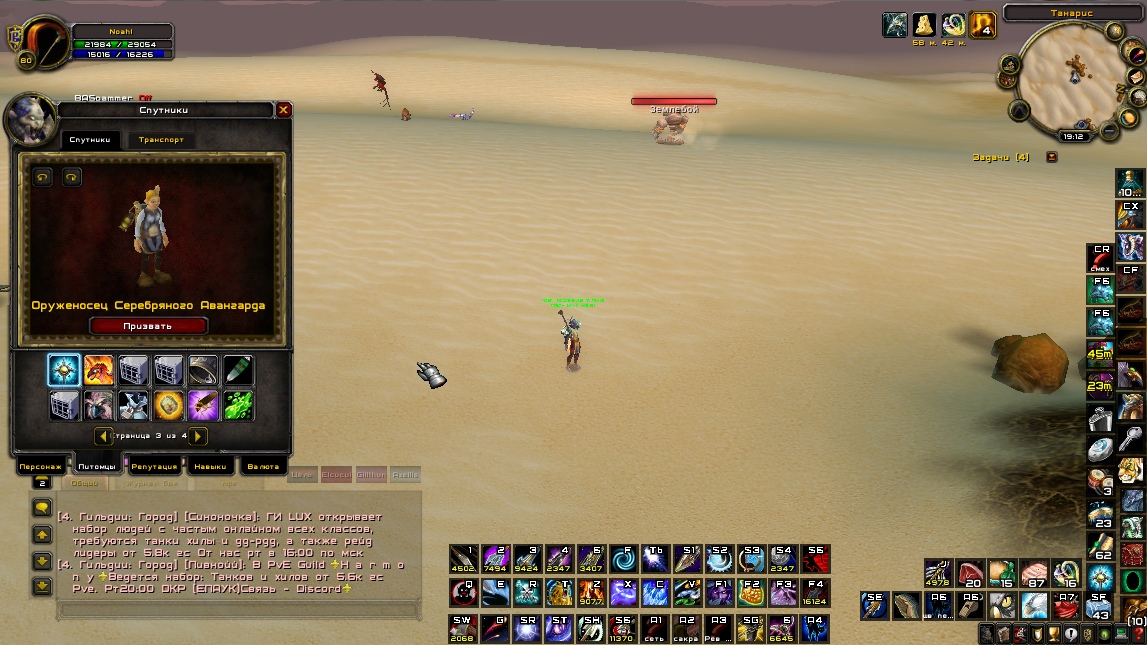Click the chat input box
Viewport: 1147px width, 645px height.
[x=238, y=610]
